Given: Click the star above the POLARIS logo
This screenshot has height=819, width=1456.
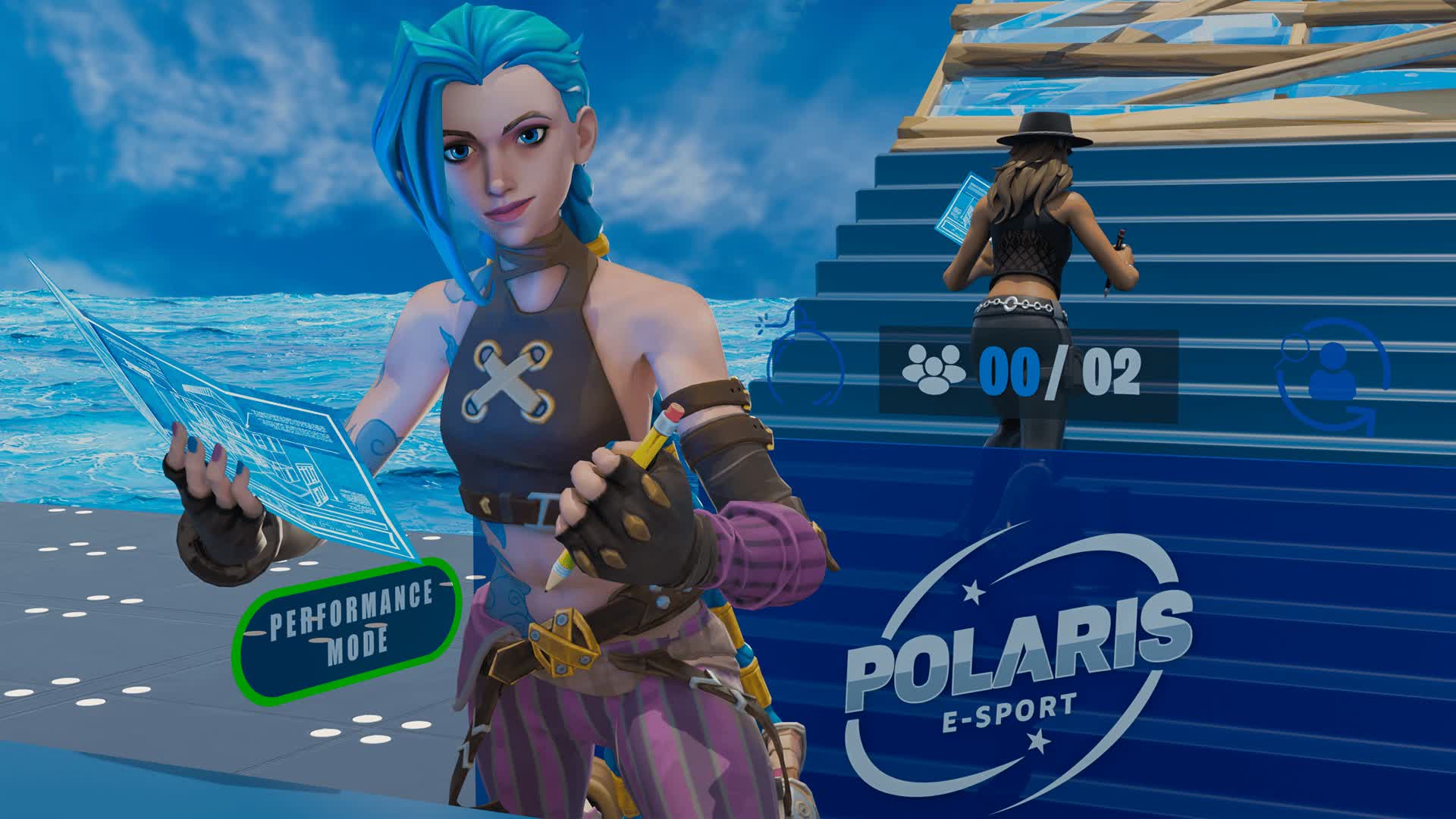Looking at the screenshot, I should (x=974, y=592).
